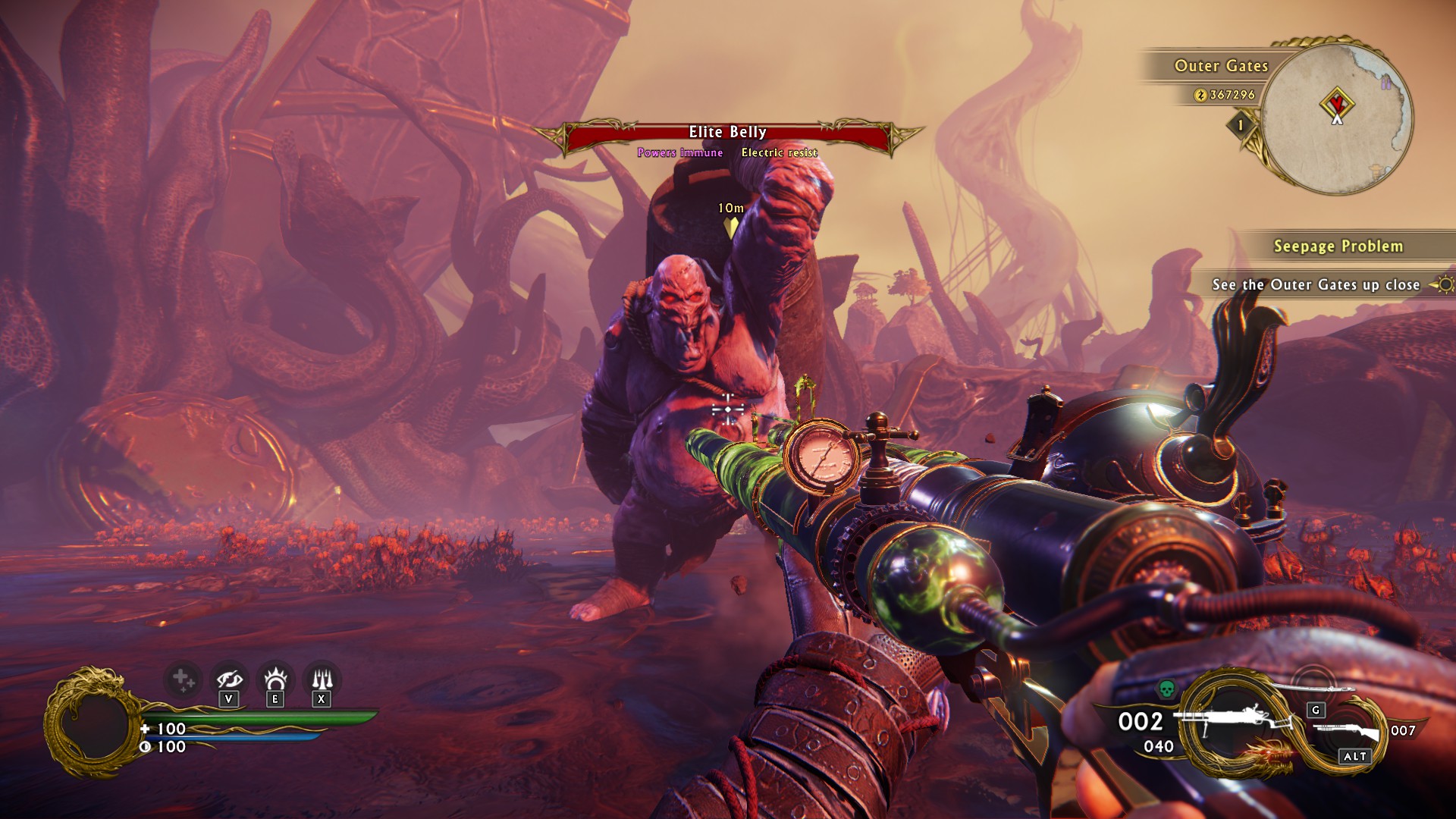The image size is (1456, 819).
Task: Select the Seepage Problem mission tracker
Action: (1338, 246)
